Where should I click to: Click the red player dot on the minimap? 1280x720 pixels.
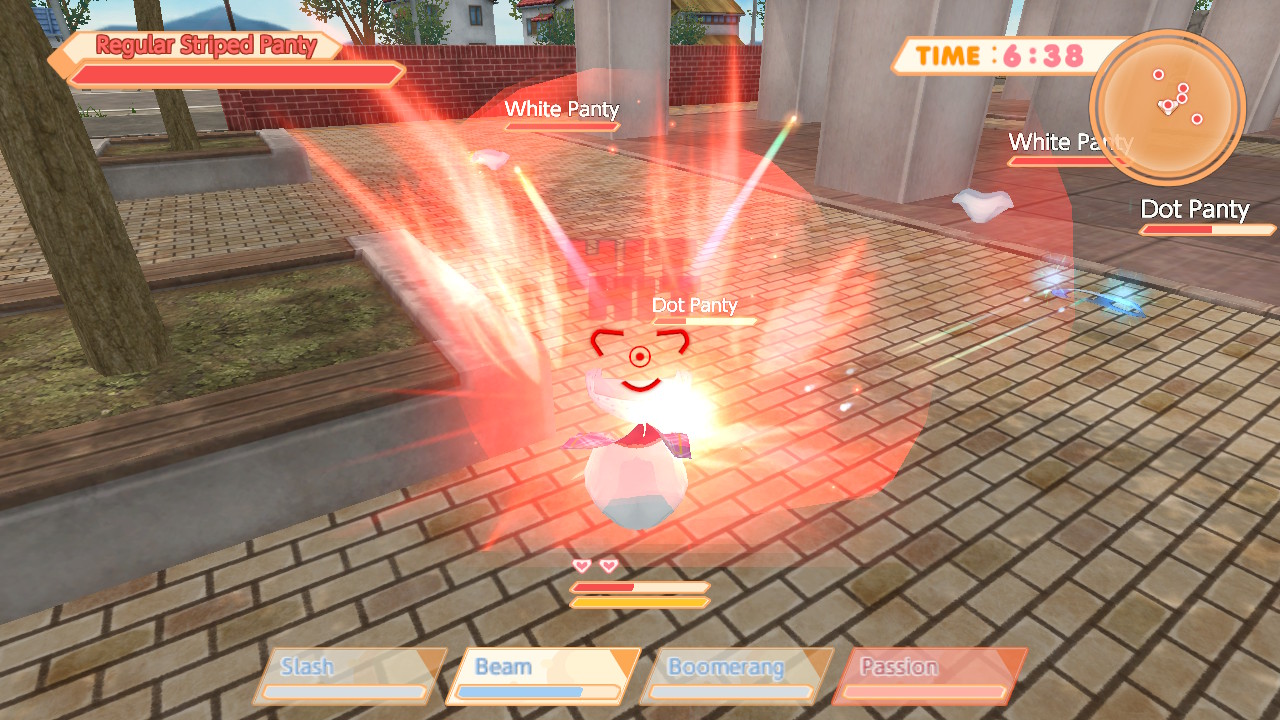click(x=1168, y=104)
